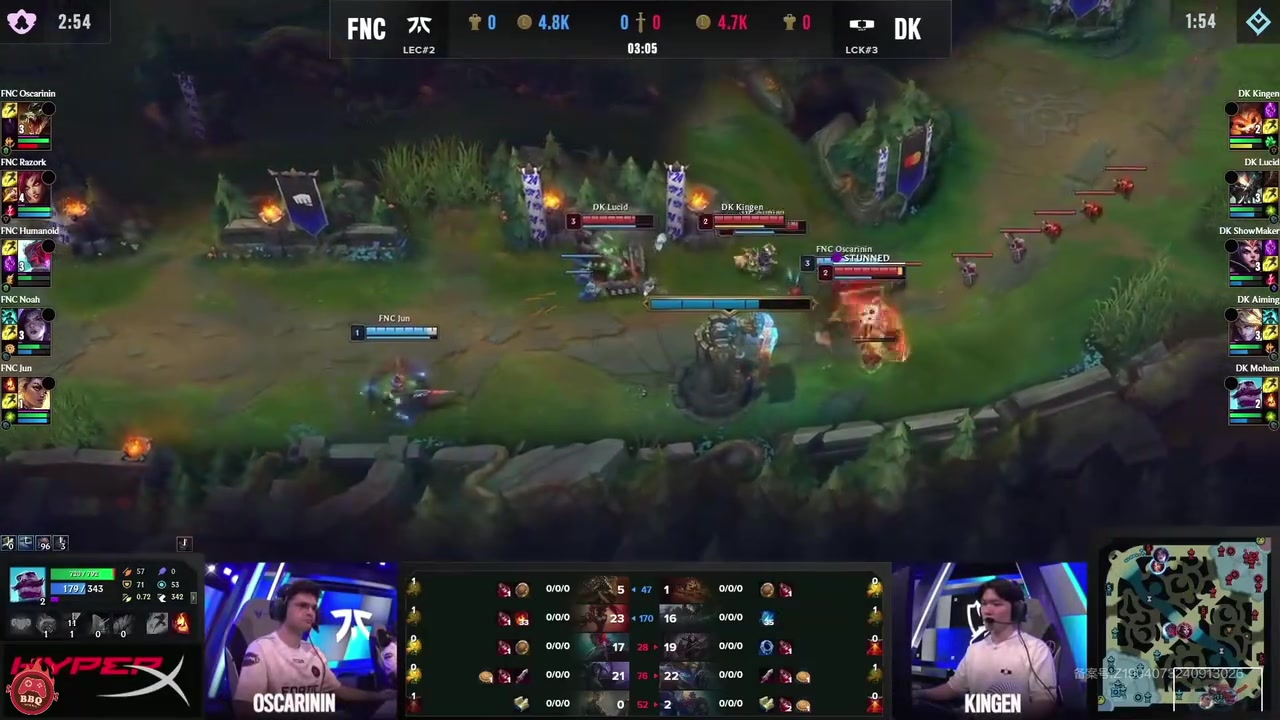Image resolution: width=1280 pixels, height=720 pixels.
Task: Click the OSCARININ name banner
Action: (294, 703)
